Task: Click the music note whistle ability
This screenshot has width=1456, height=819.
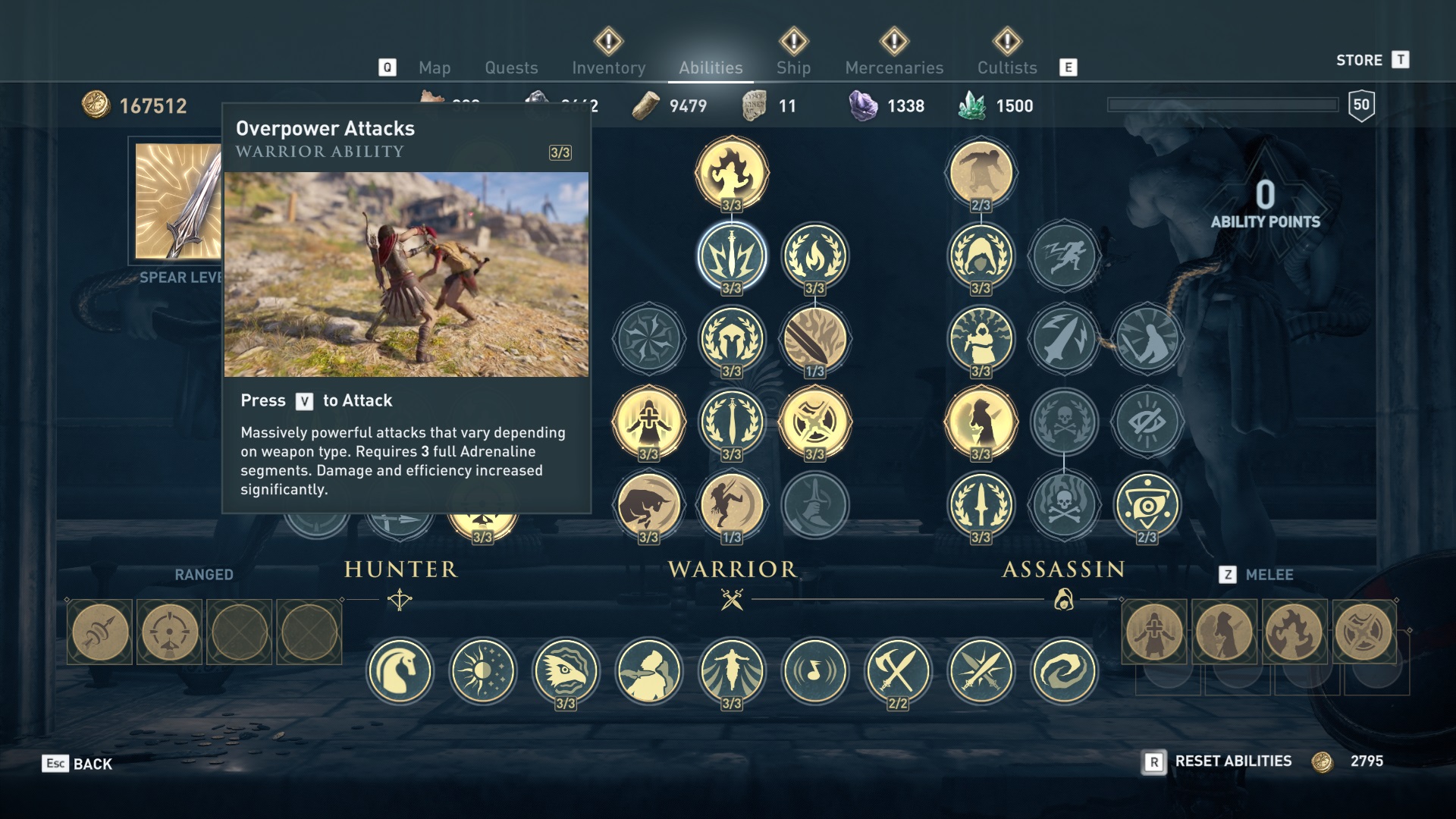Action: pyautogui.click(x=814, y=670)
